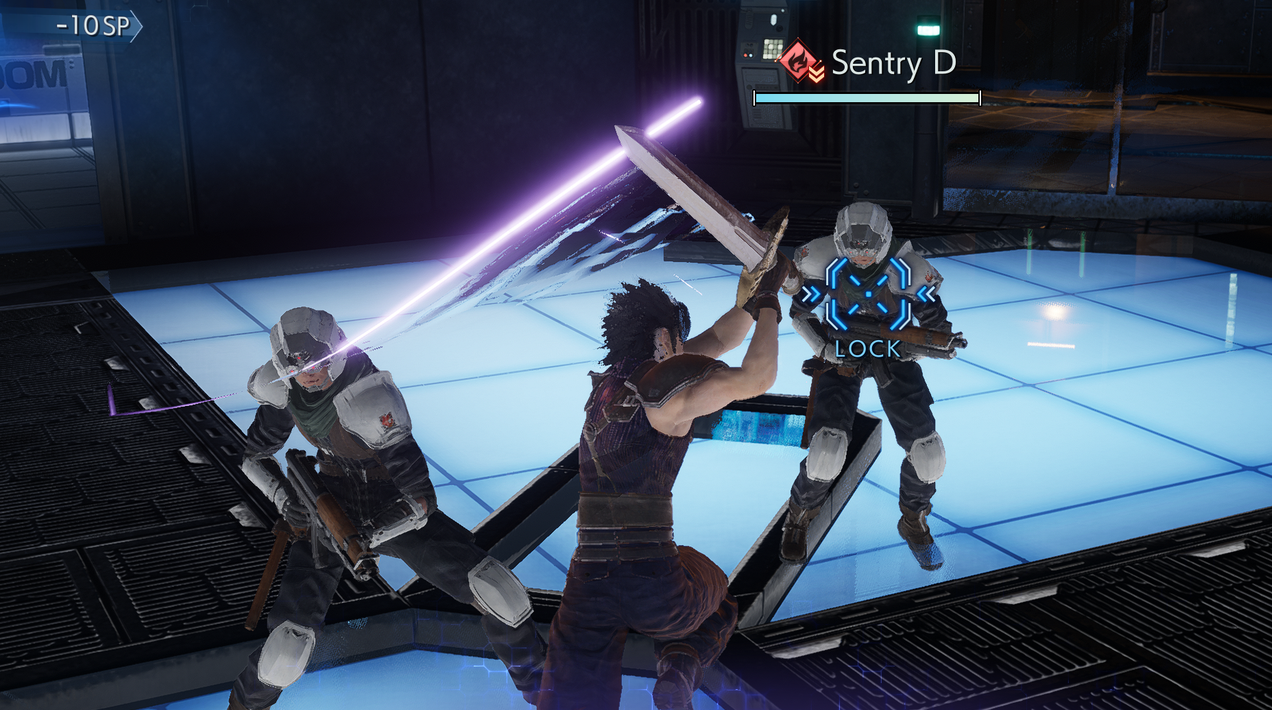
Task: Select the LOCK target reticle on the sentry
Action: tap(867, 293)
